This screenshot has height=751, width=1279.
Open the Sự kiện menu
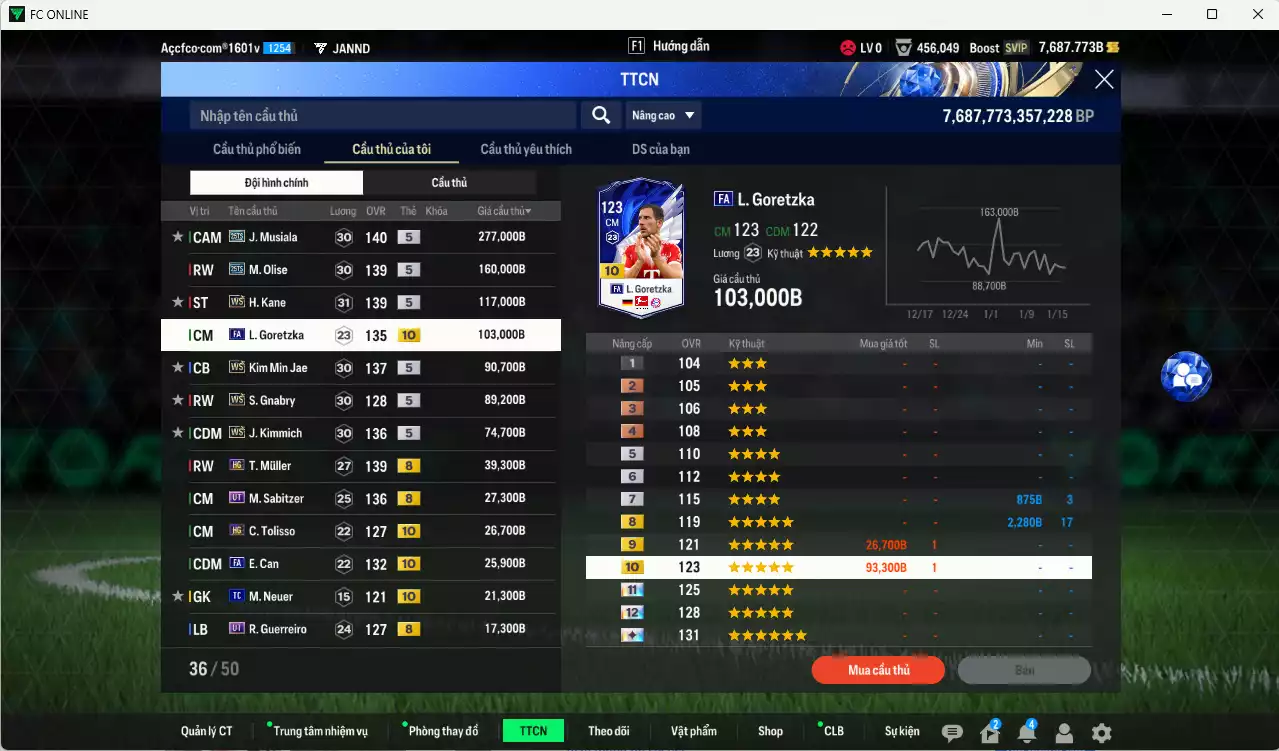pyautogui.click(x=901, y=731)
